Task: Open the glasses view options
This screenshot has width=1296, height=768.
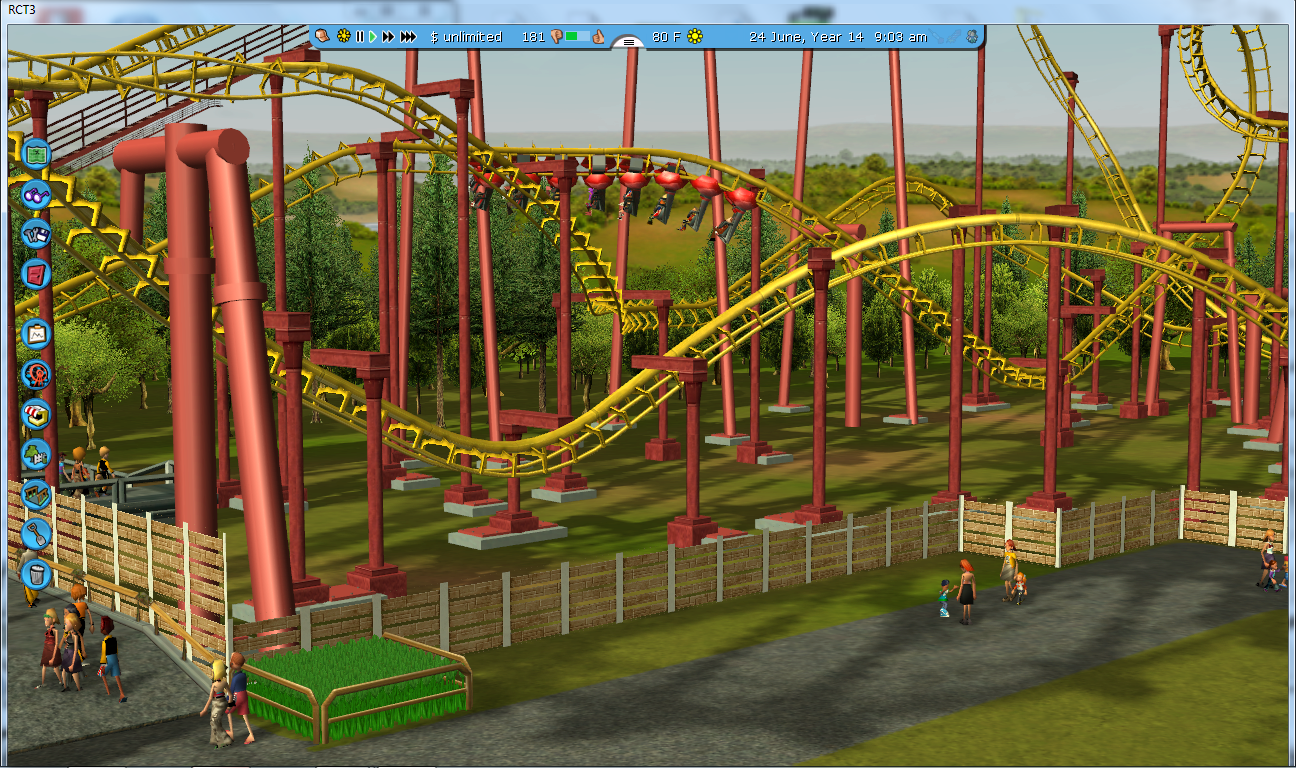Action: (x=37, y=193)
